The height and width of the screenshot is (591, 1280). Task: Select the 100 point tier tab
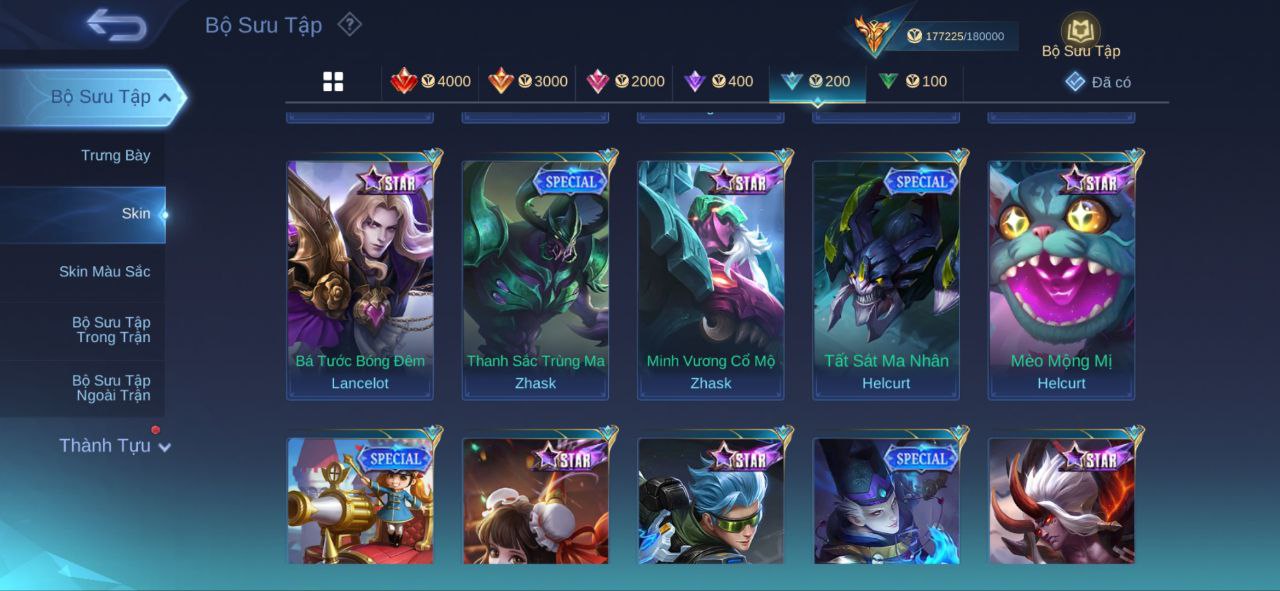(913, 82)
